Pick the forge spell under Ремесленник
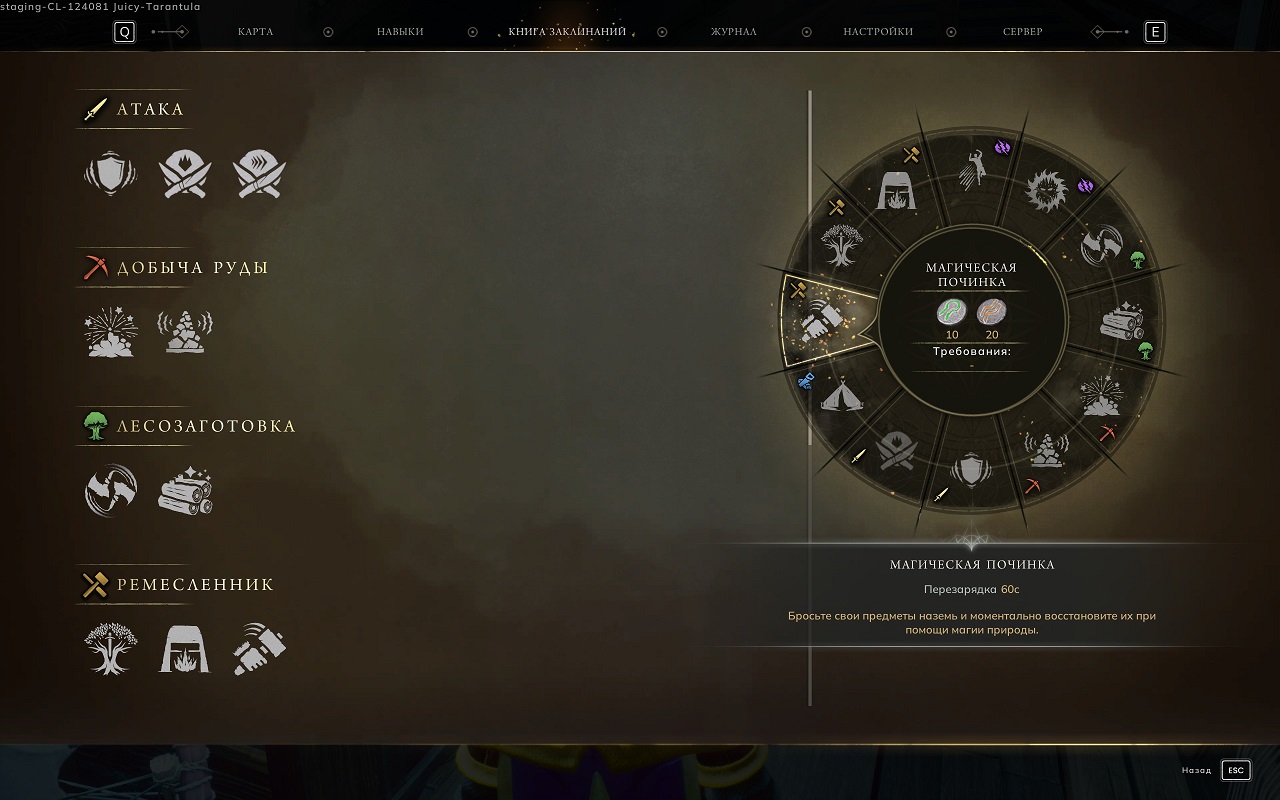 pyautogui.click(x=186, y=648)
